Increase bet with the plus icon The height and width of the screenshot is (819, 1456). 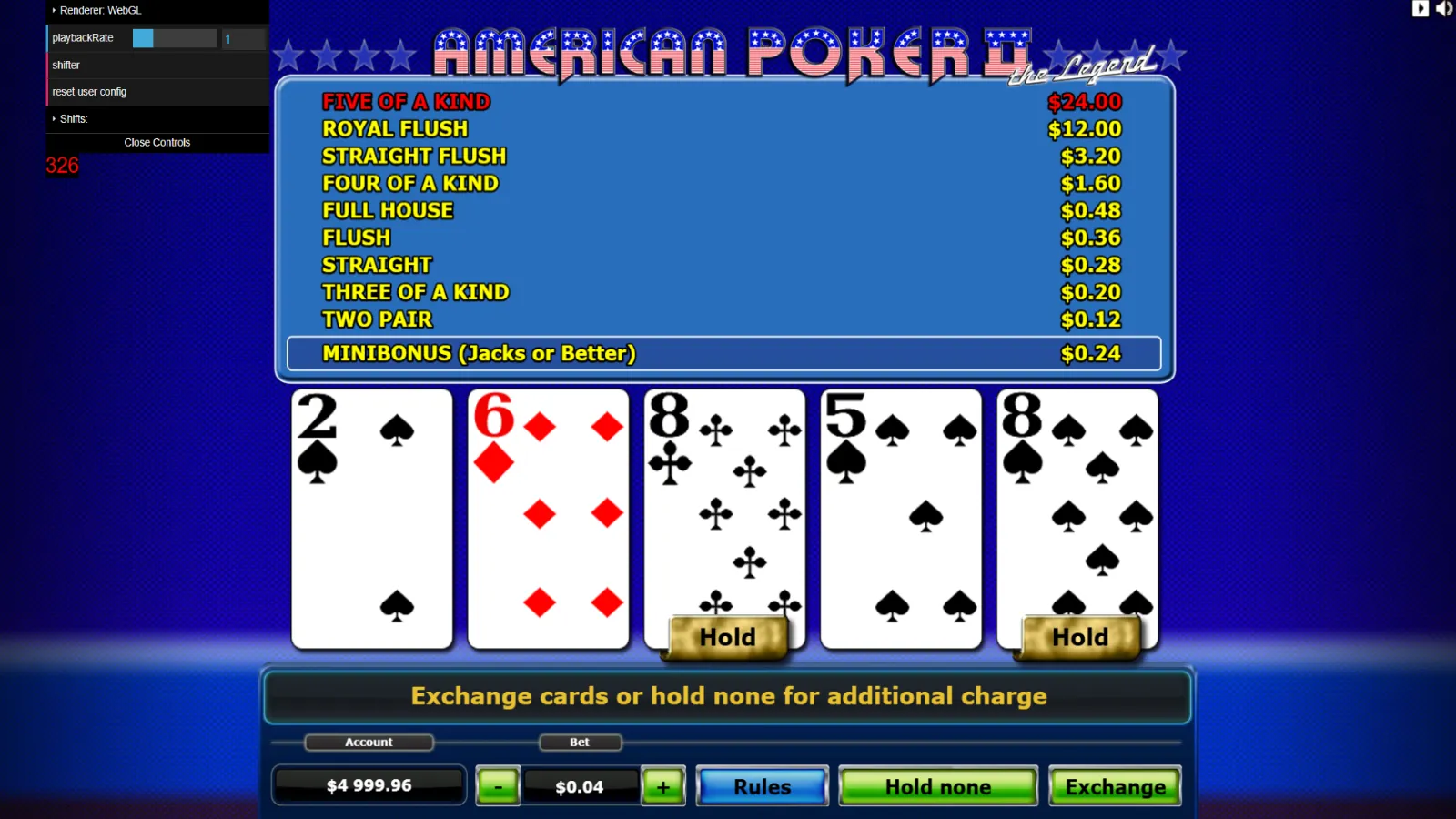click(x=663, y=785)
